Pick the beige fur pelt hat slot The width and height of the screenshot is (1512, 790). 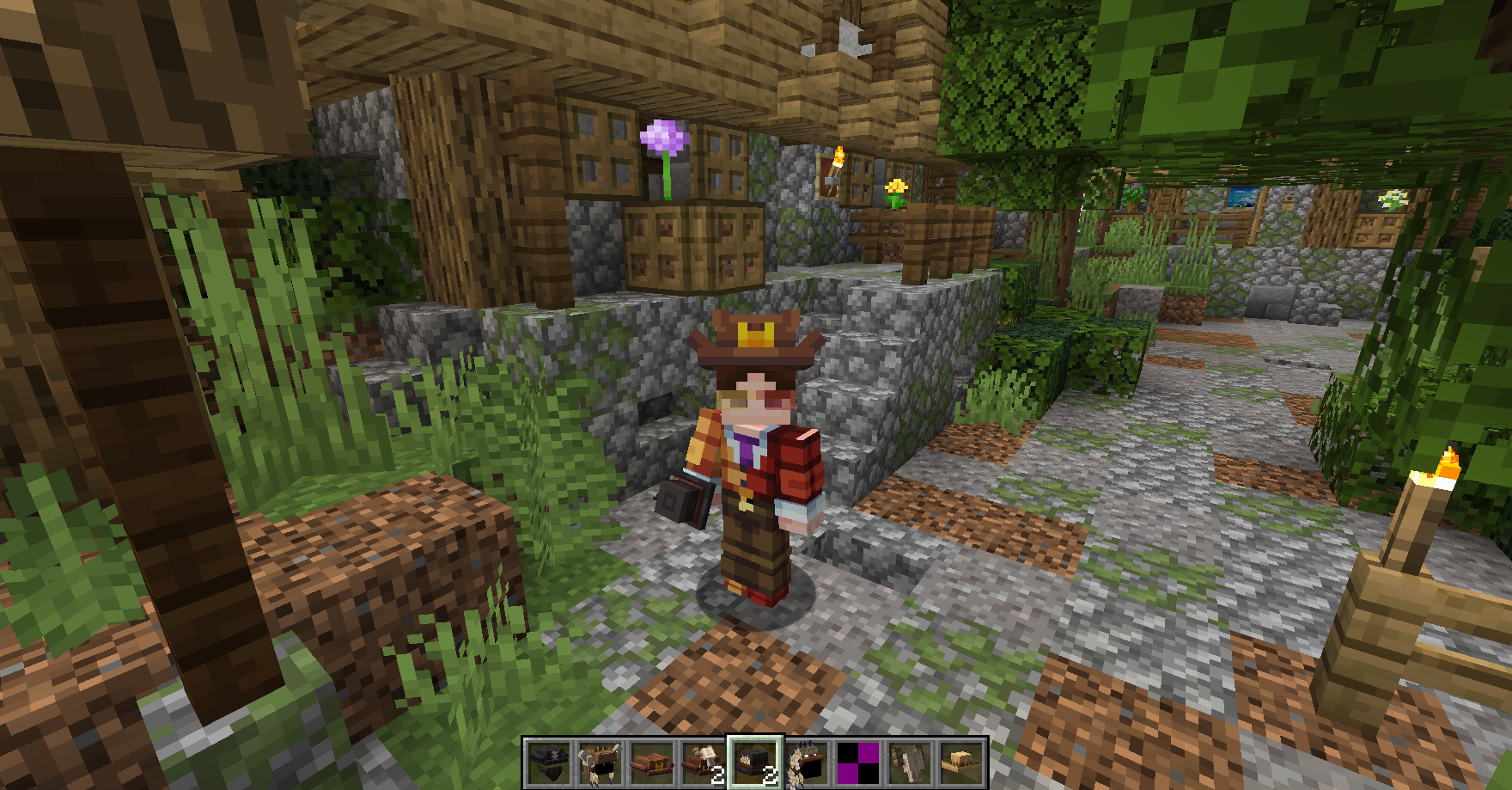tap(910, 762)
